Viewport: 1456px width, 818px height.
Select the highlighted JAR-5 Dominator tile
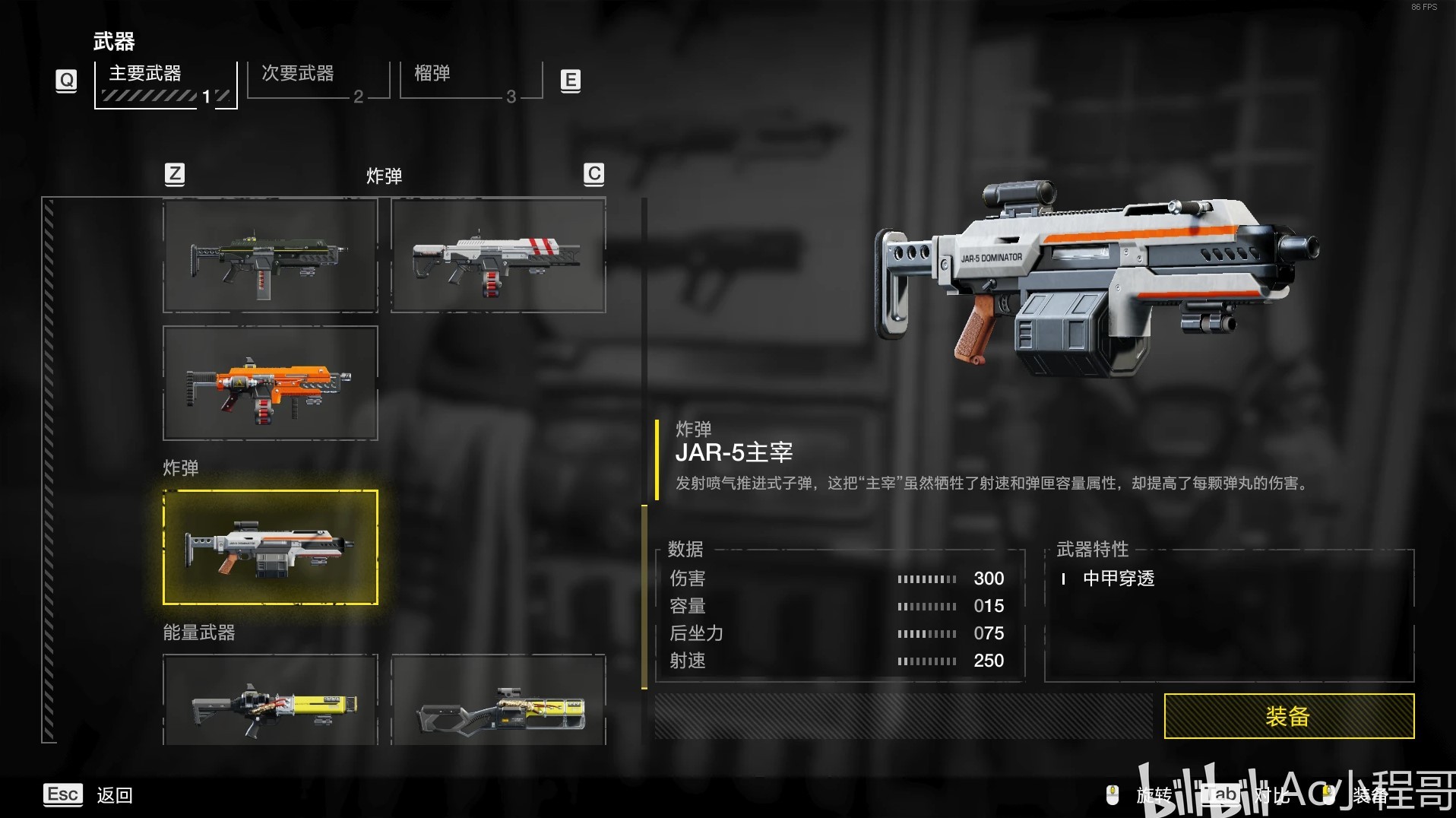pyautogui.click(x=270, y=547)
